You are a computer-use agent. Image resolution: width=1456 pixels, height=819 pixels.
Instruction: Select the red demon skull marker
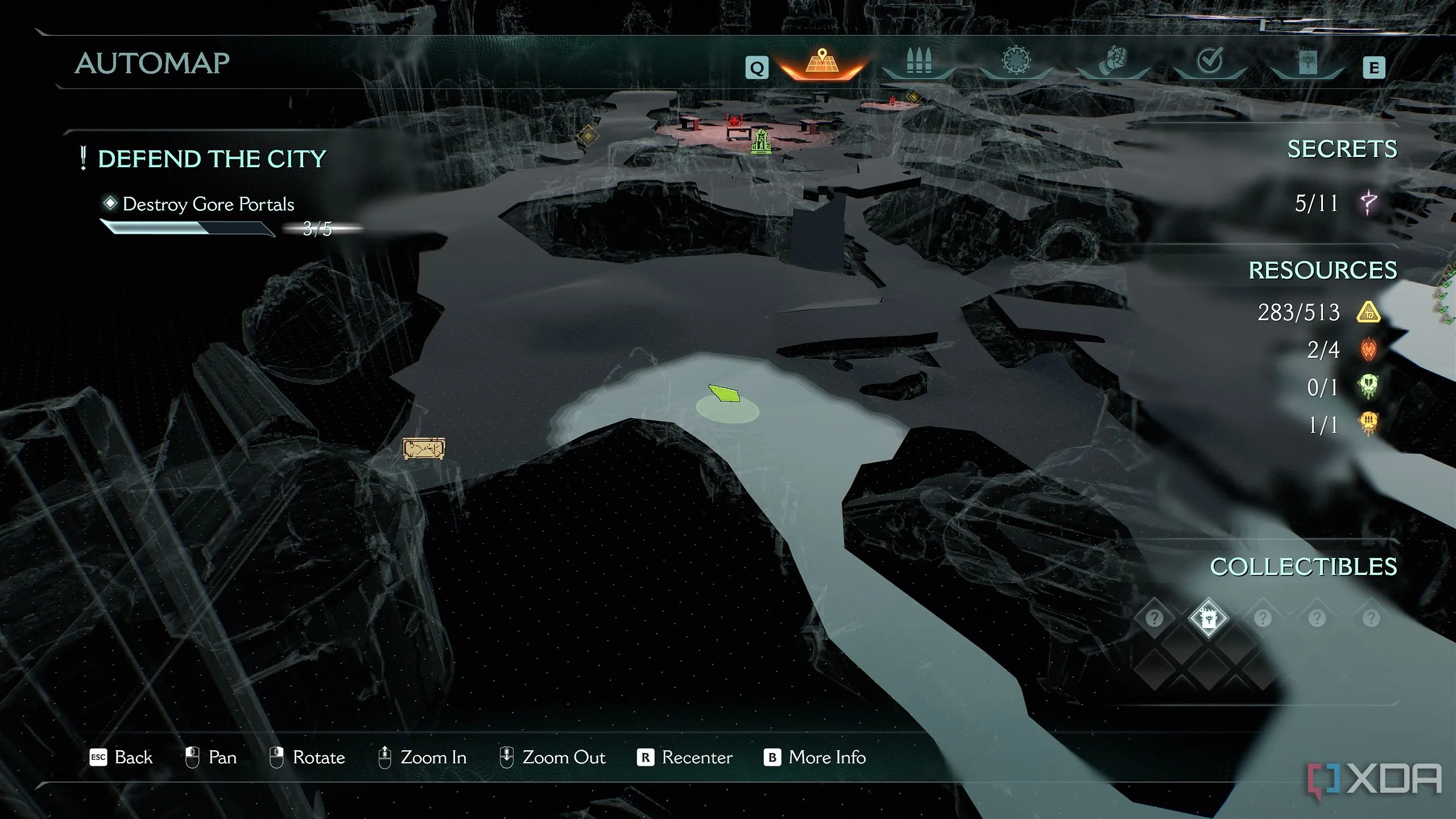tap(734, 121)
